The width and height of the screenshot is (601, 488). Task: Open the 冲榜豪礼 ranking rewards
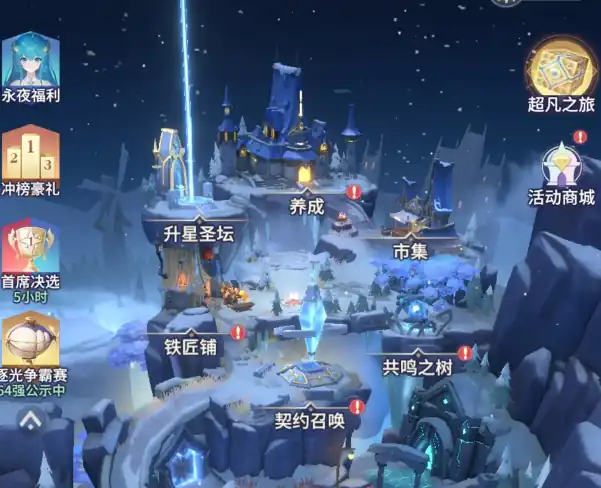(x=30, y=155)
